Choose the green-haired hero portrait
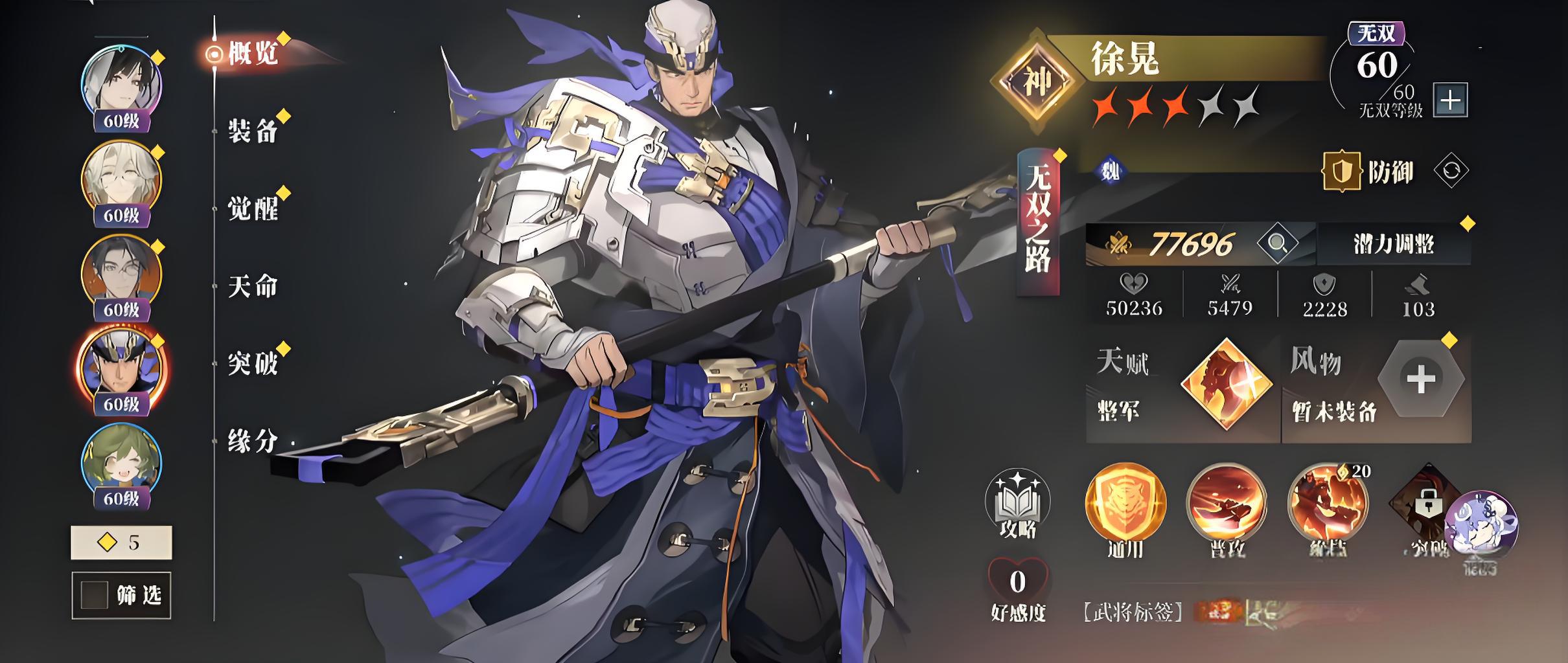 [121, 462]
